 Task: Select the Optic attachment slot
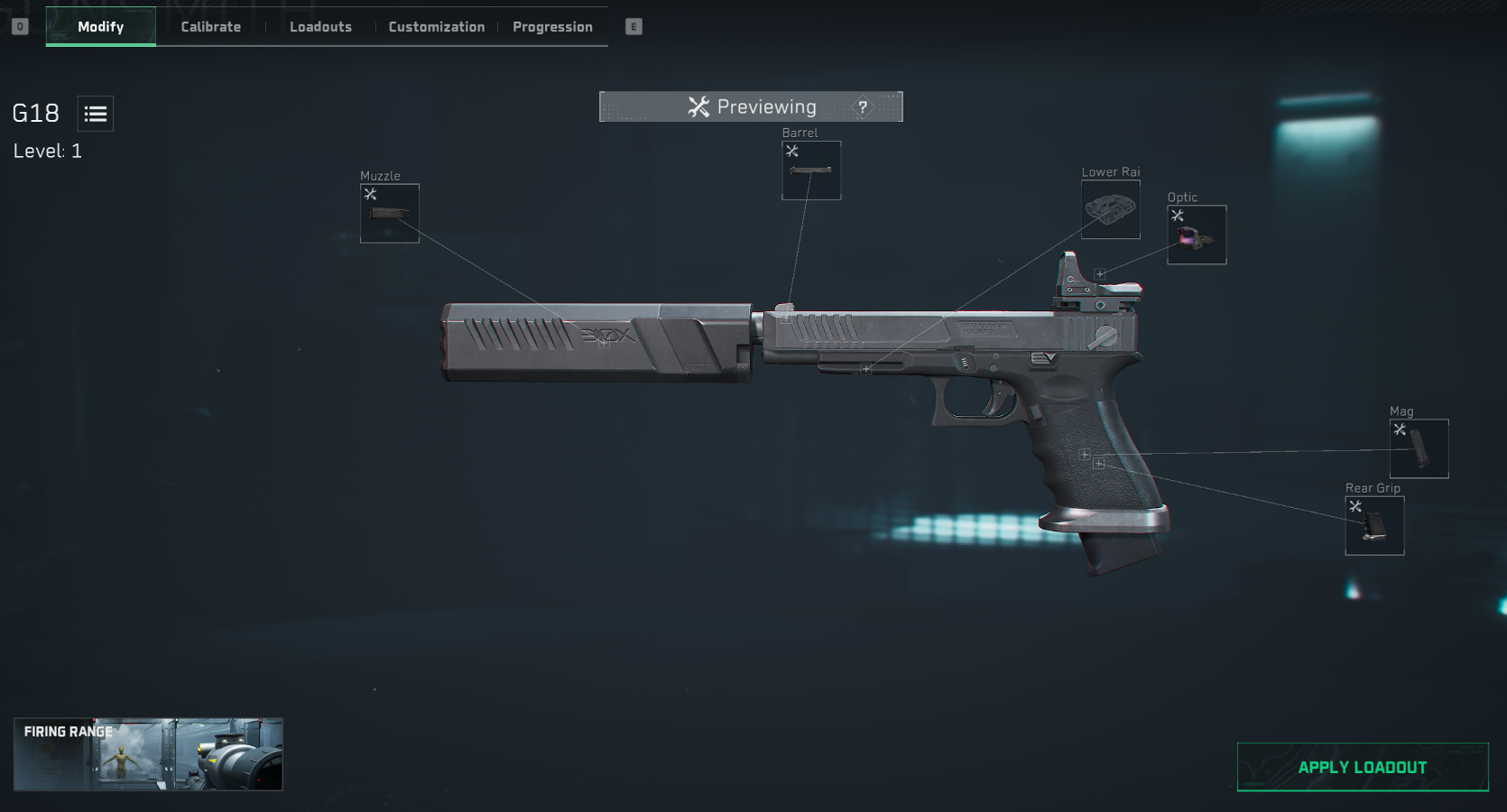1197,235
